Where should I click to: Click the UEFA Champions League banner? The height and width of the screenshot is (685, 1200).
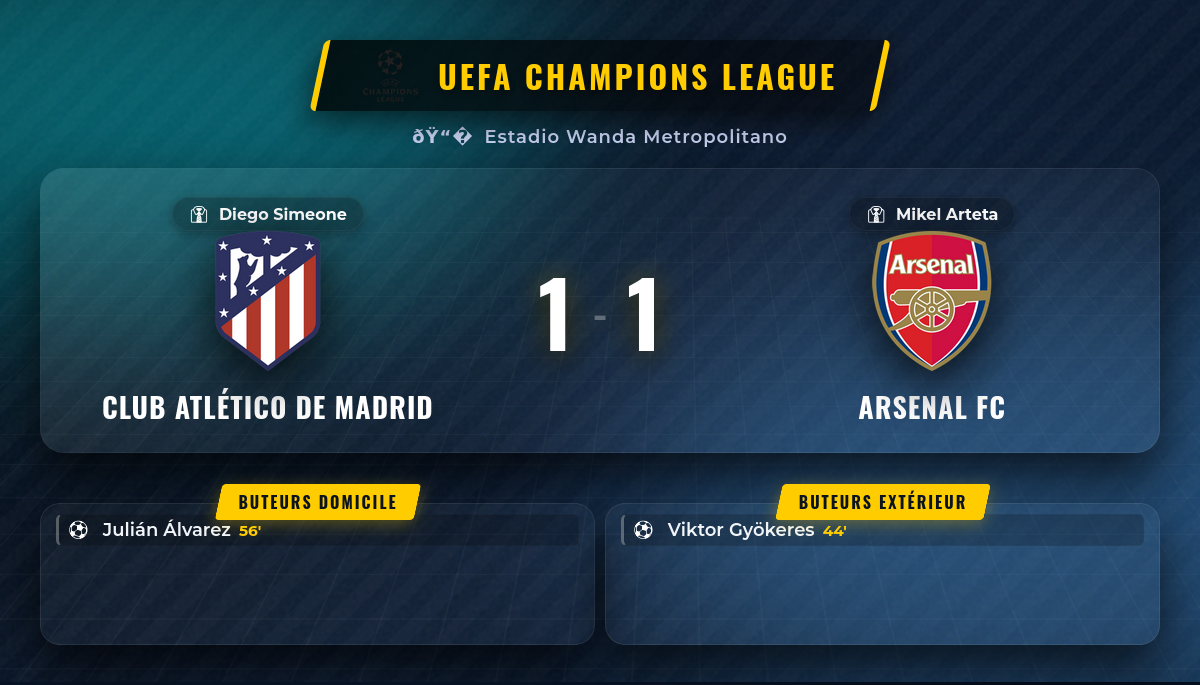coord(600,76)
